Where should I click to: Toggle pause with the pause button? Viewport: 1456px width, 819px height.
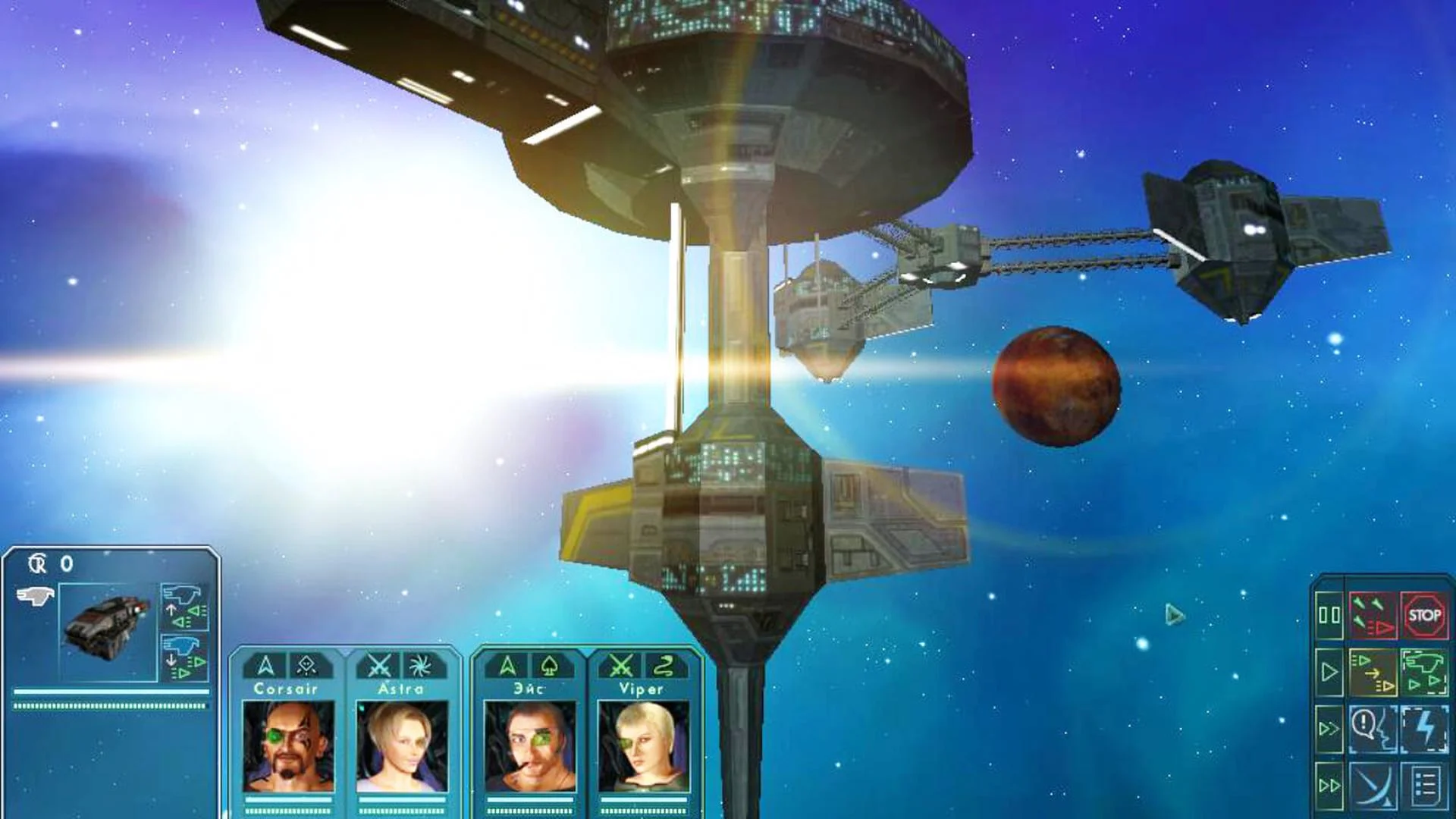point(1329,616)
